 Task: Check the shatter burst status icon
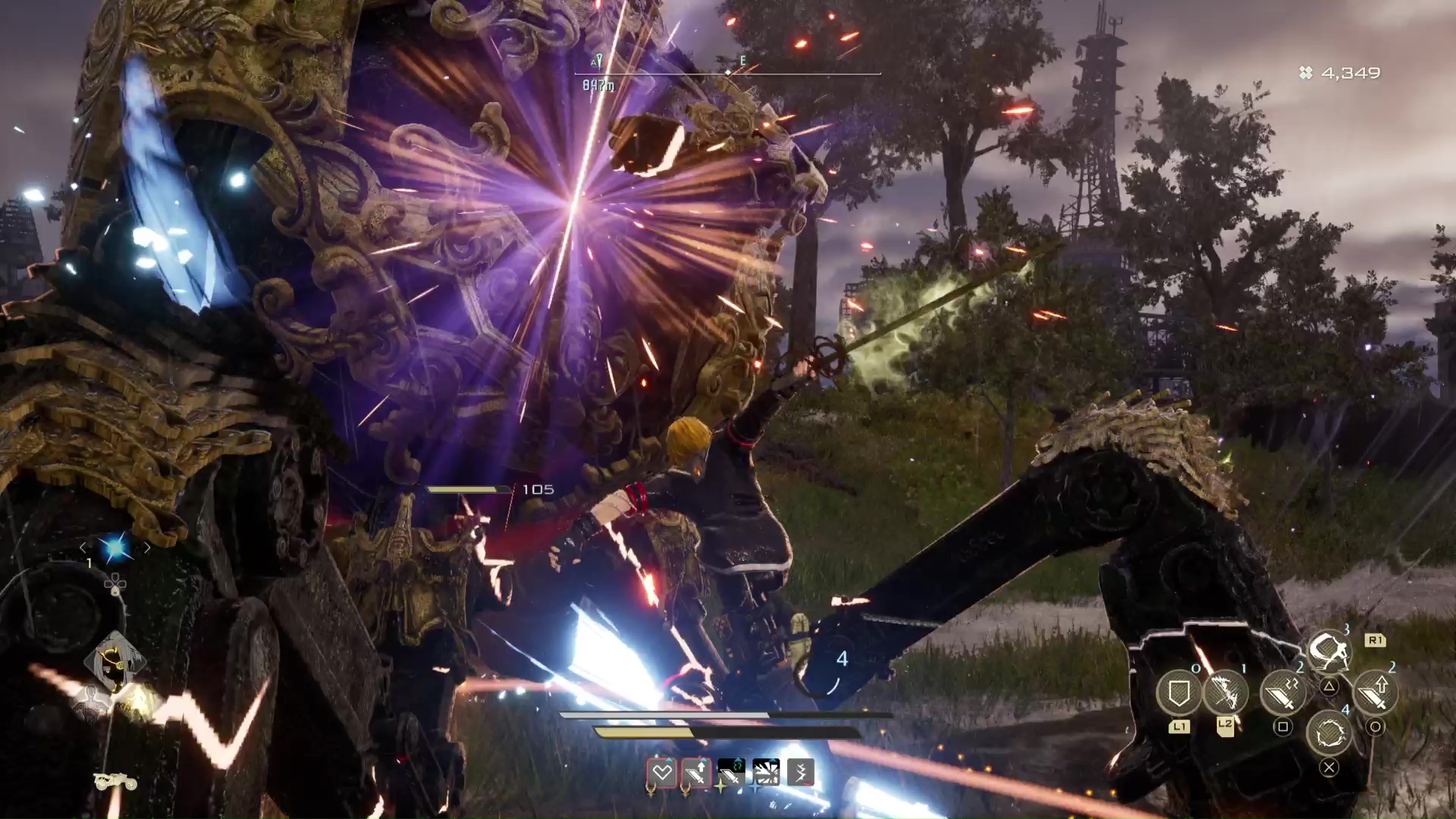coord(766,773)
